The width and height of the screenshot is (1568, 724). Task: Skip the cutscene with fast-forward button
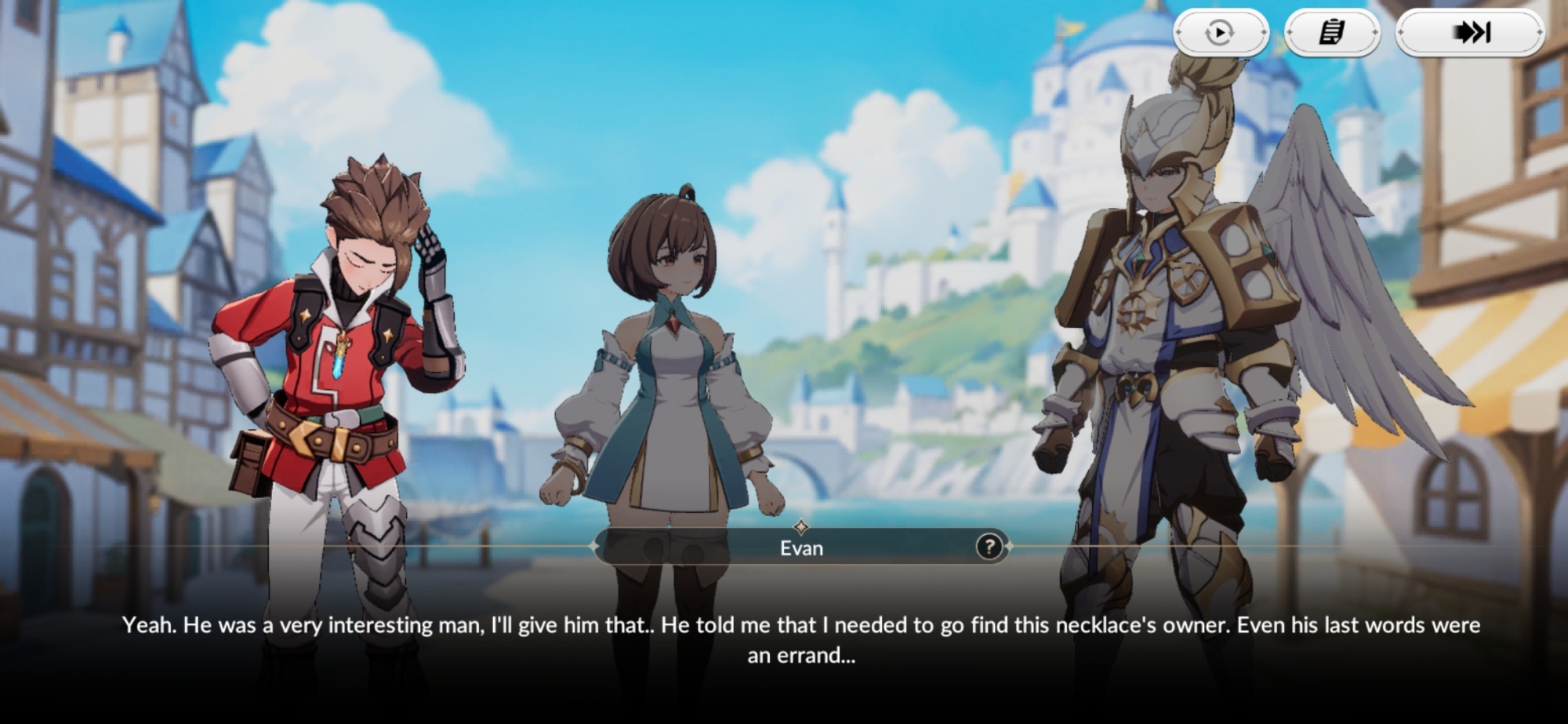tap(1471, 33)
